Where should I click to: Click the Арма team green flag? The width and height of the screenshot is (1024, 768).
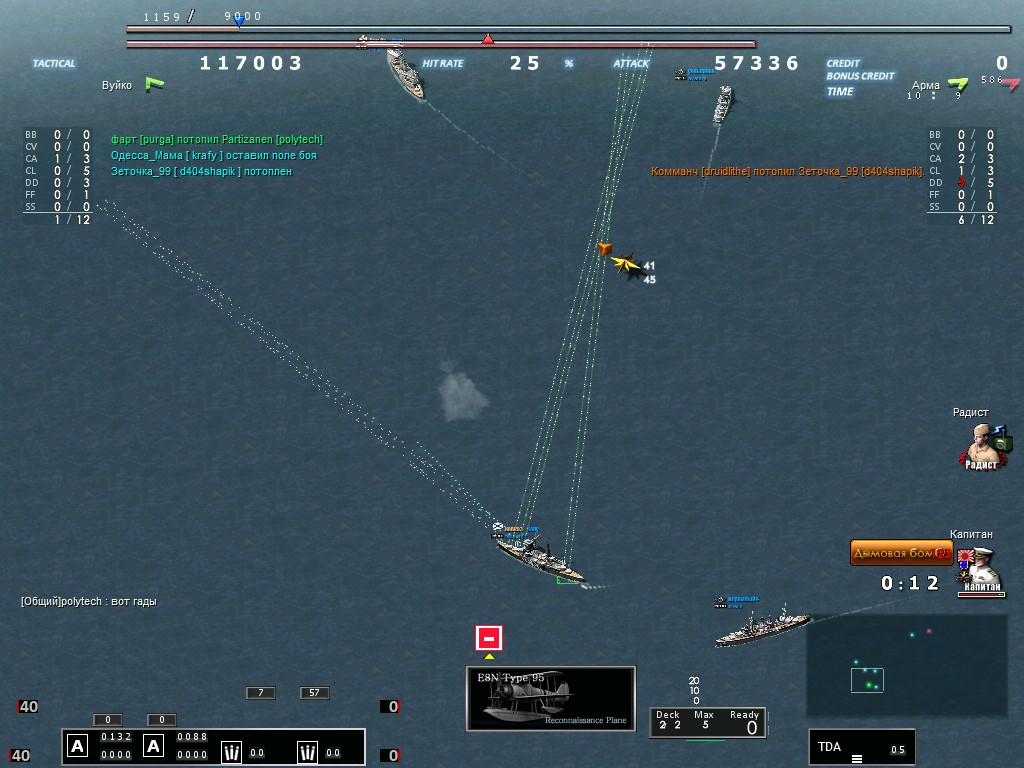(957, 84)
